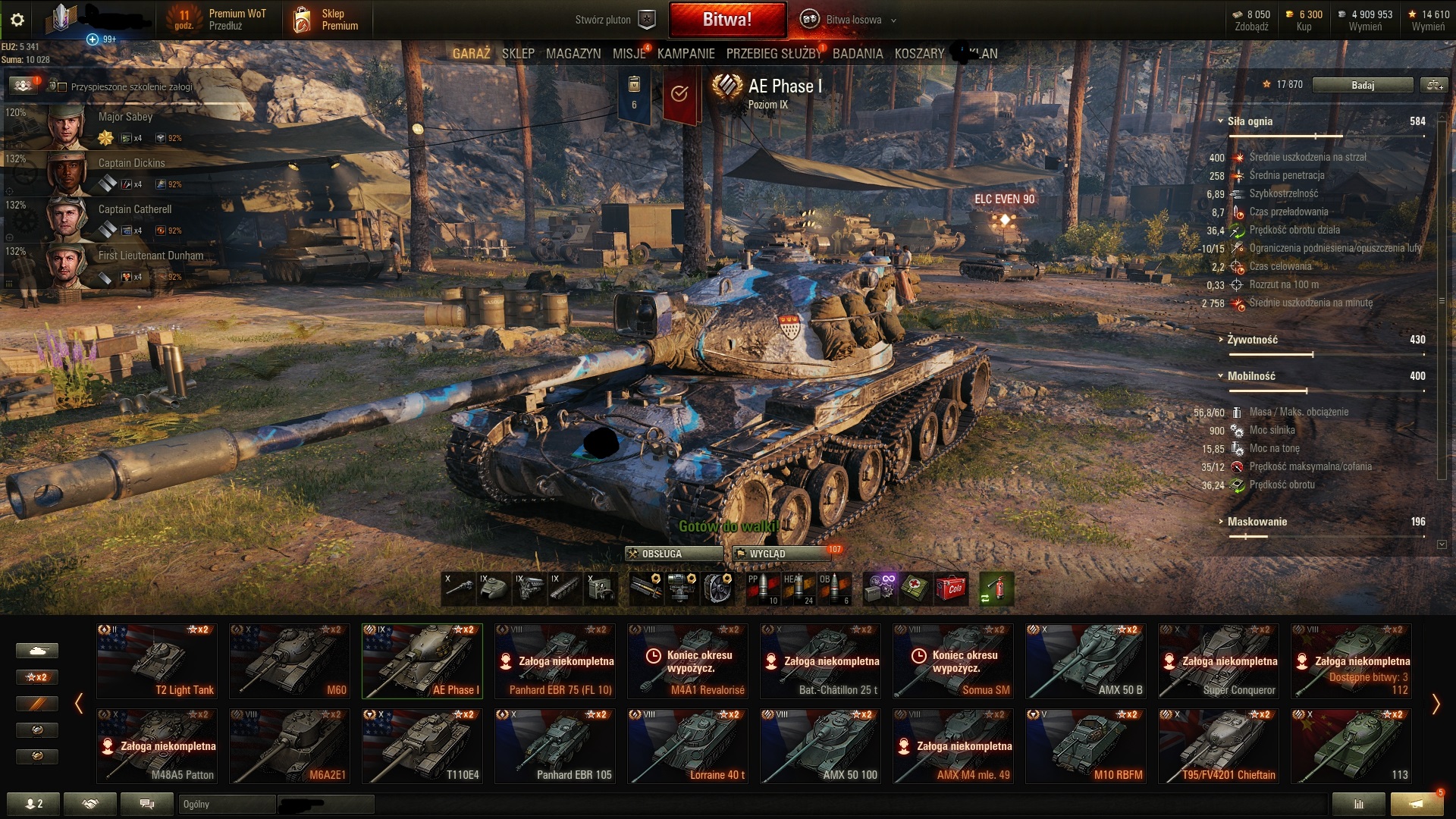Open the WYGLĄD appearance button
This screenshot has width=1456, height=819.
[780, 554]
